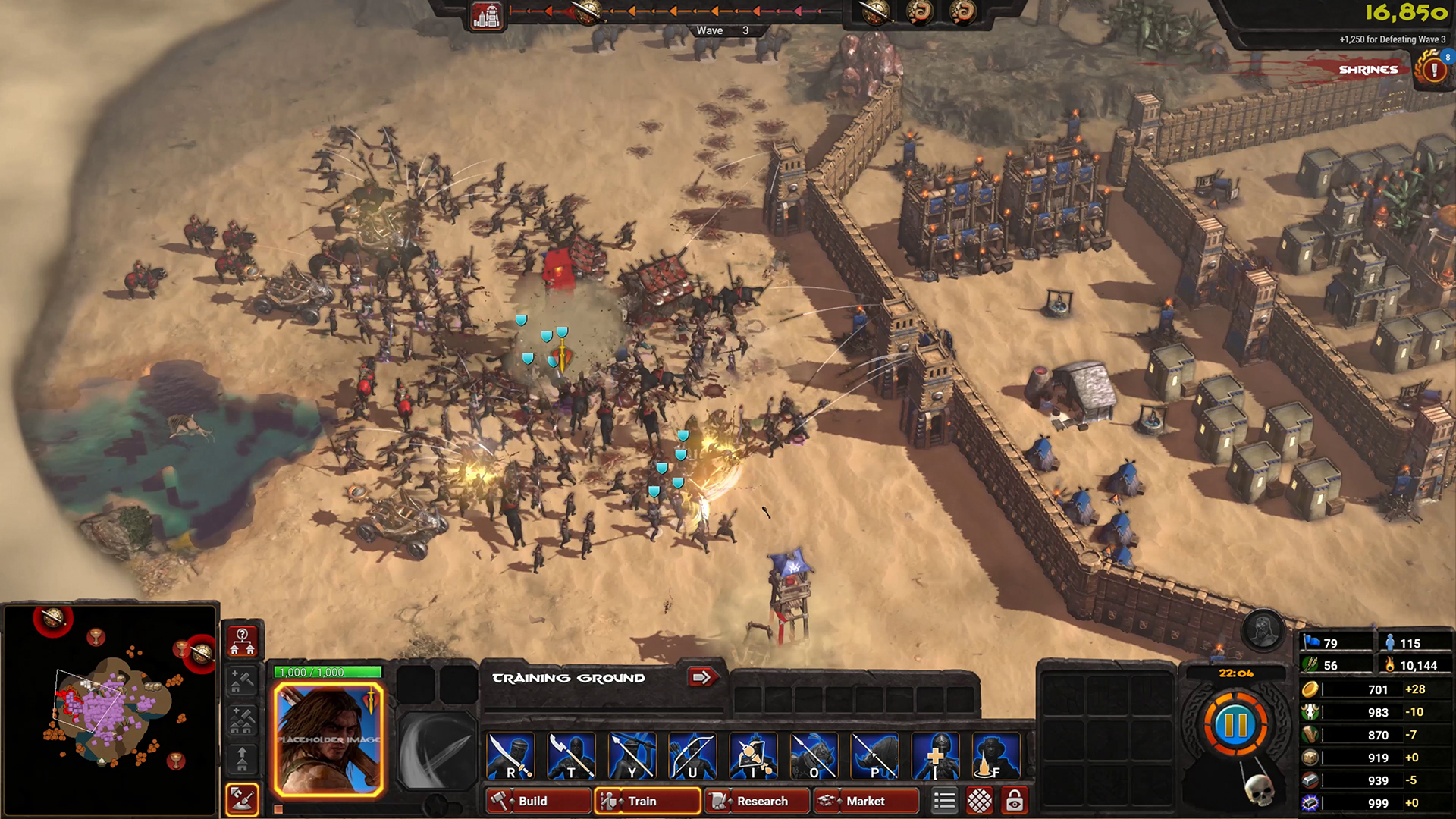Train the halberd unit marked T
Viewport: 1456px width, 819px height.
point(571,756)
